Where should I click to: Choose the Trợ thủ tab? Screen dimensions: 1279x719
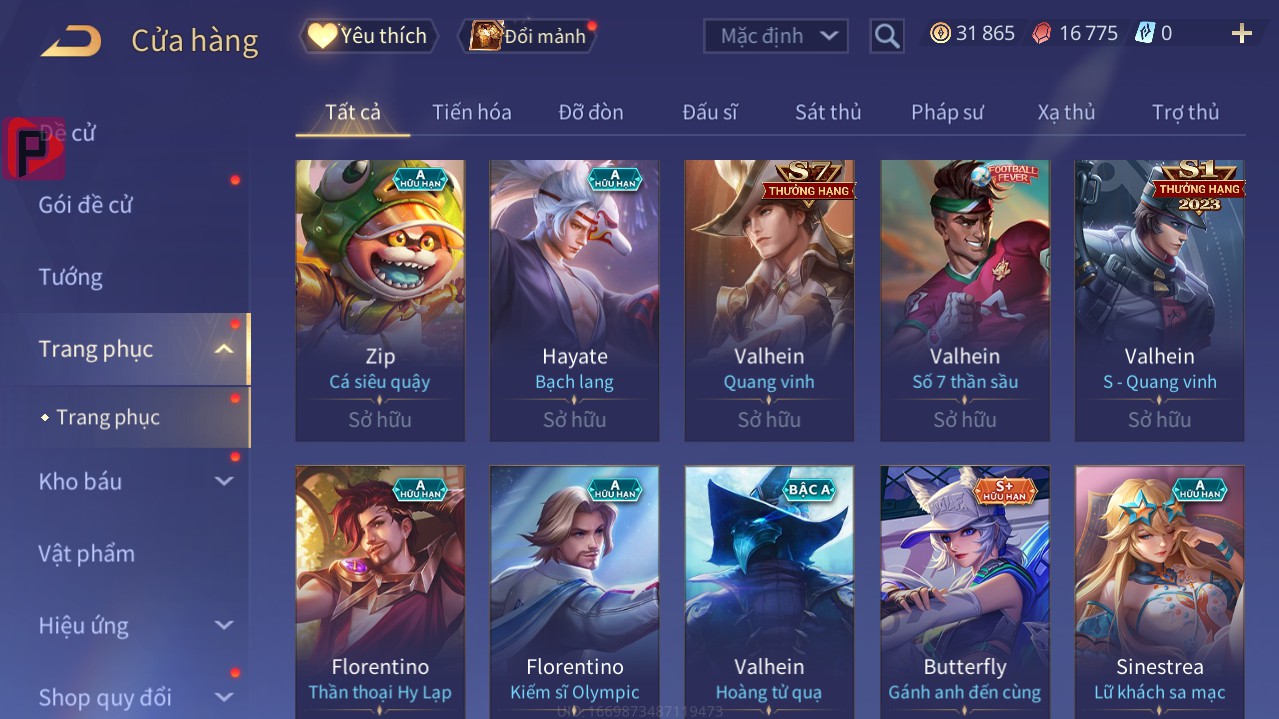1185,112
